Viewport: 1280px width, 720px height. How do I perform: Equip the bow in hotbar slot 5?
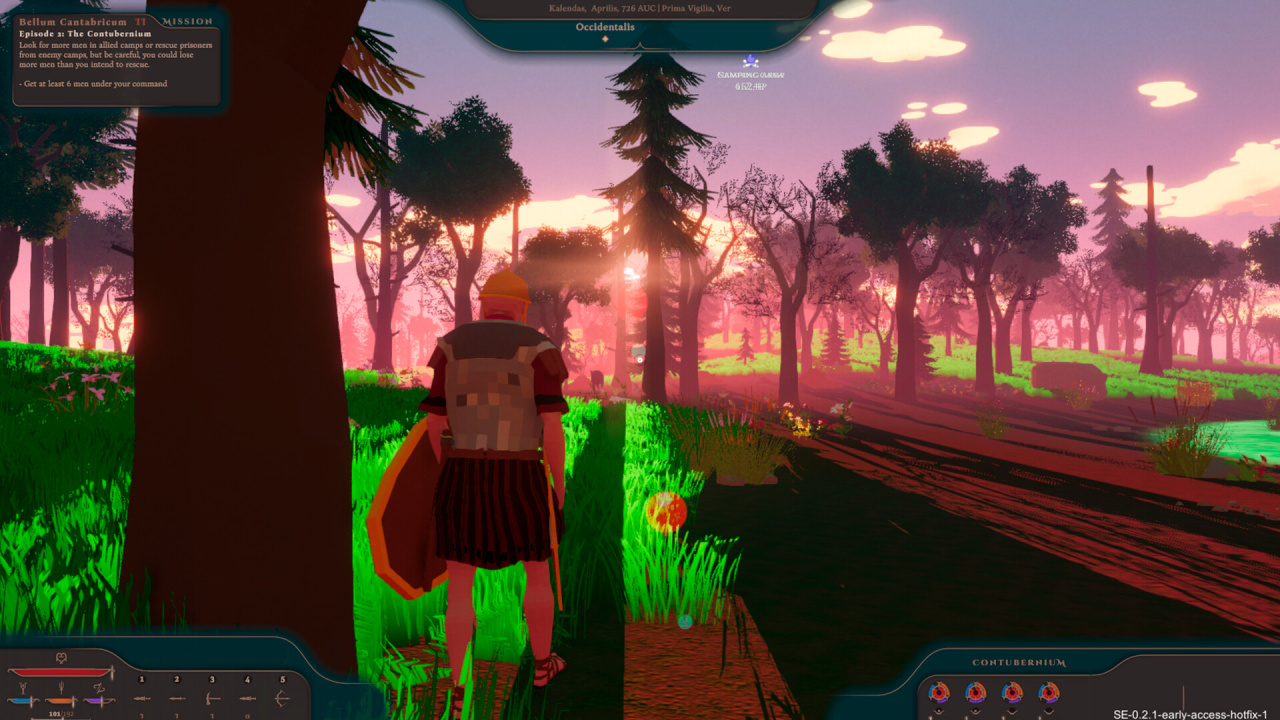[282, 697]
